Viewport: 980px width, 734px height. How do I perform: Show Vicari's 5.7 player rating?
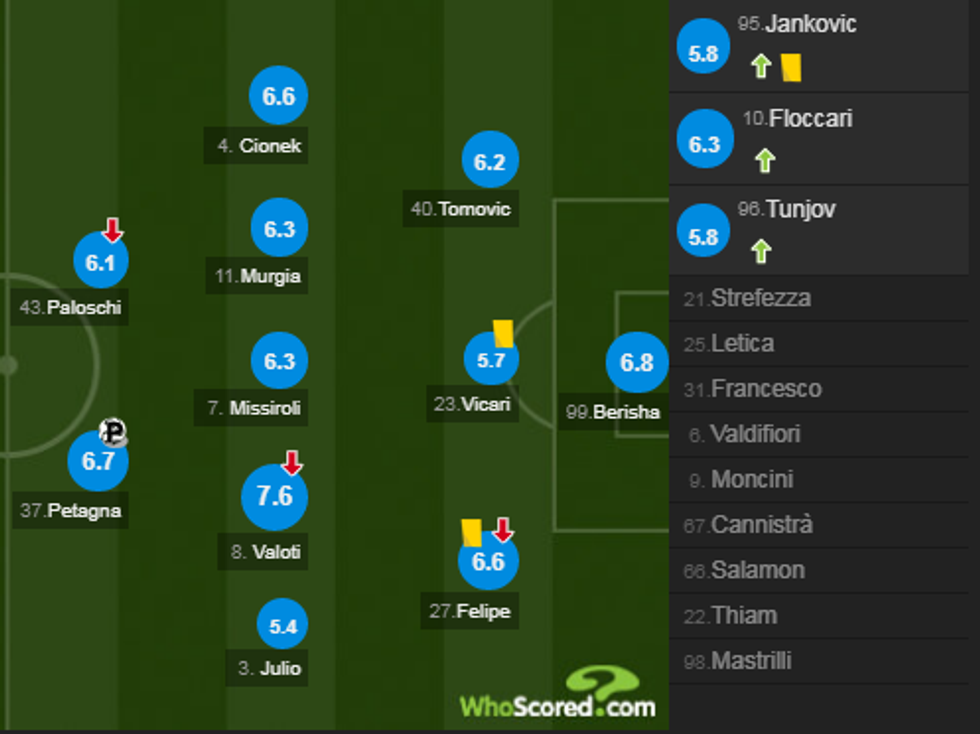pyautogui.click(x=491, y=360)
